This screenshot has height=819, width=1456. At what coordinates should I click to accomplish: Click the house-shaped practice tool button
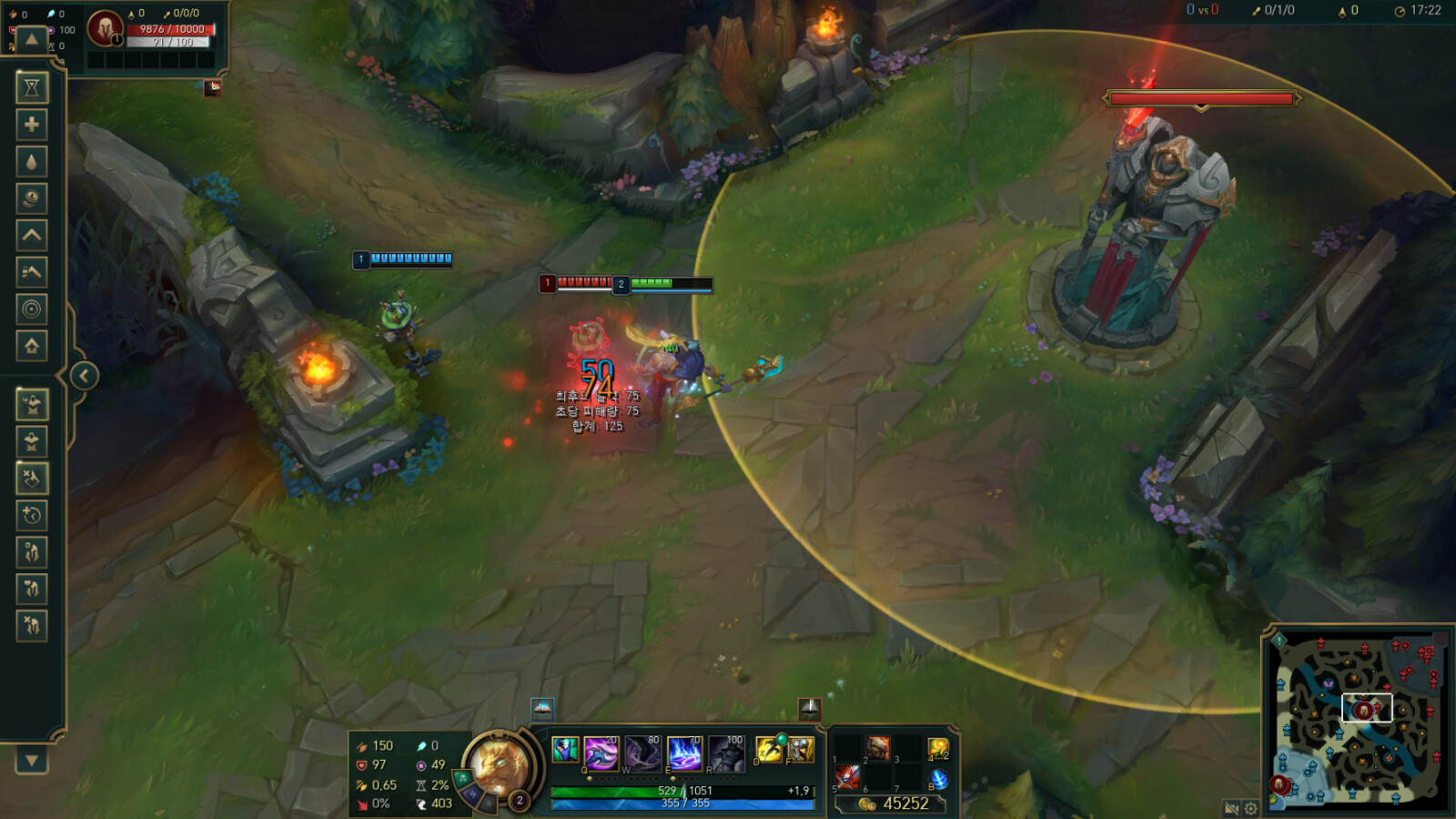(32, 346)
